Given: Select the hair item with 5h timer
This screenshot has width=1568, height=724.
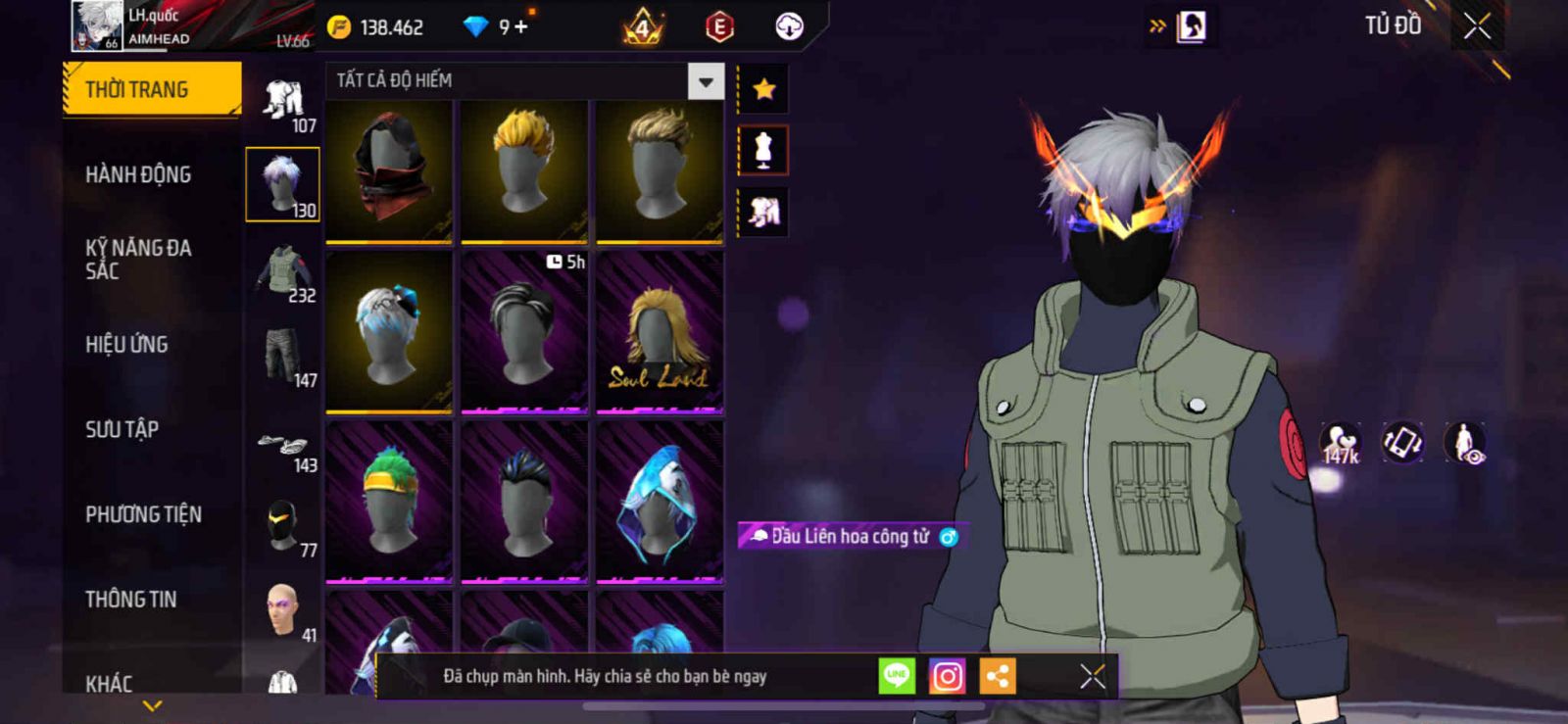Looking at the screenshot, I should coord(524,333).
